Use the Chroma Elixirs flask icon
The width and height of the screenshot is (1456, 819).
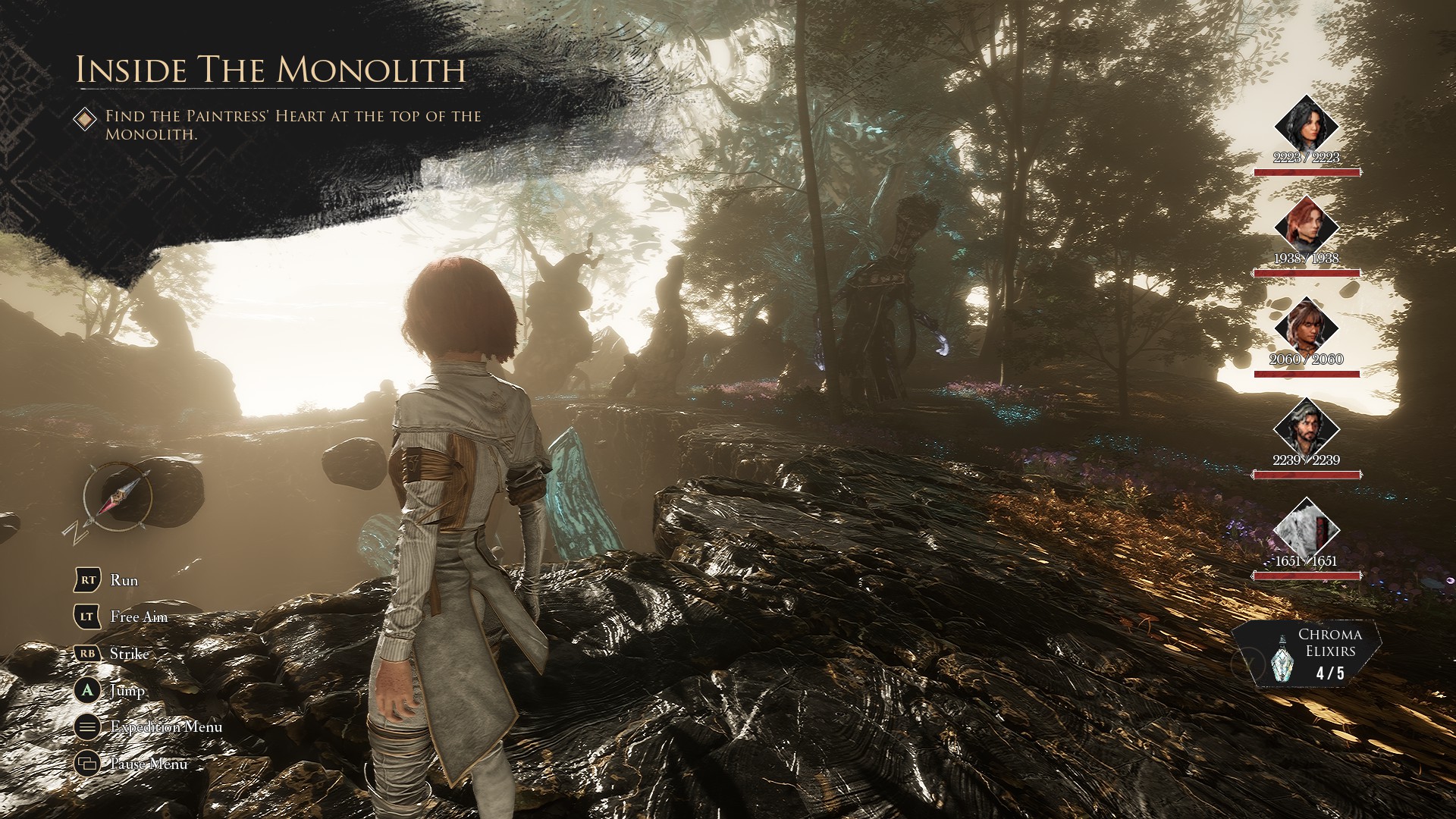point(1279,659)
